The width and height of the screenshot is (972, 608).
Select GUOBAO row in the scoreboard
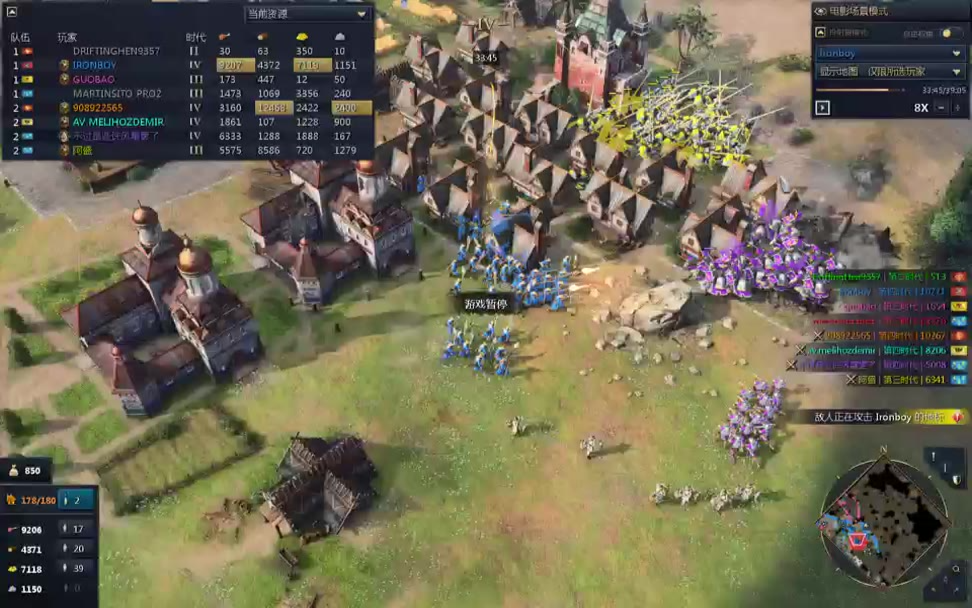click(x=93, y=79)
